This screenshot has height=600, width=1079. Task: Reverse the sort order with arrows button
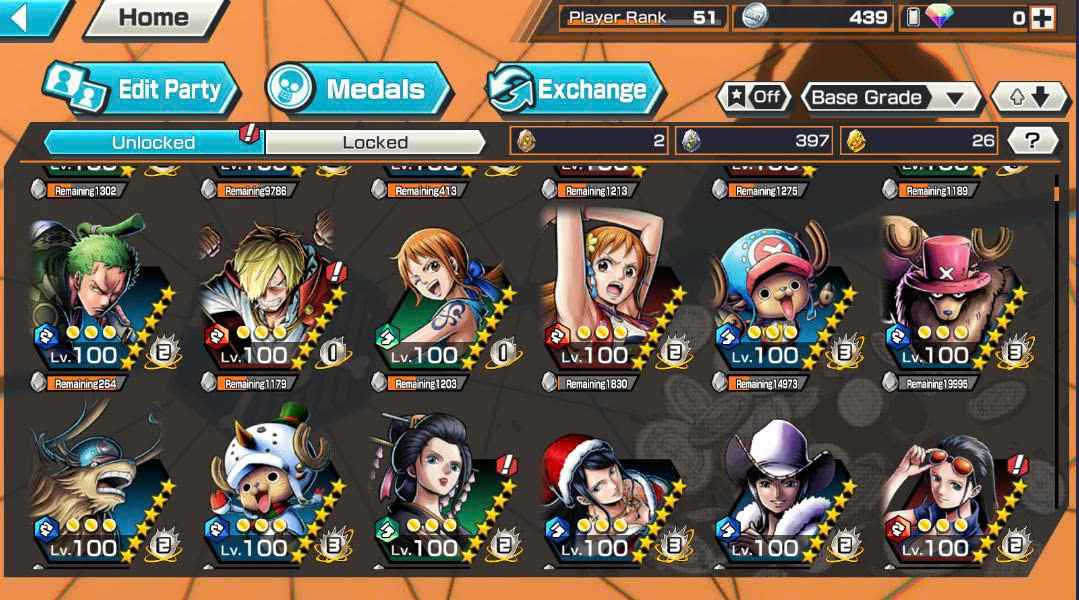(x=1028, y=97)
